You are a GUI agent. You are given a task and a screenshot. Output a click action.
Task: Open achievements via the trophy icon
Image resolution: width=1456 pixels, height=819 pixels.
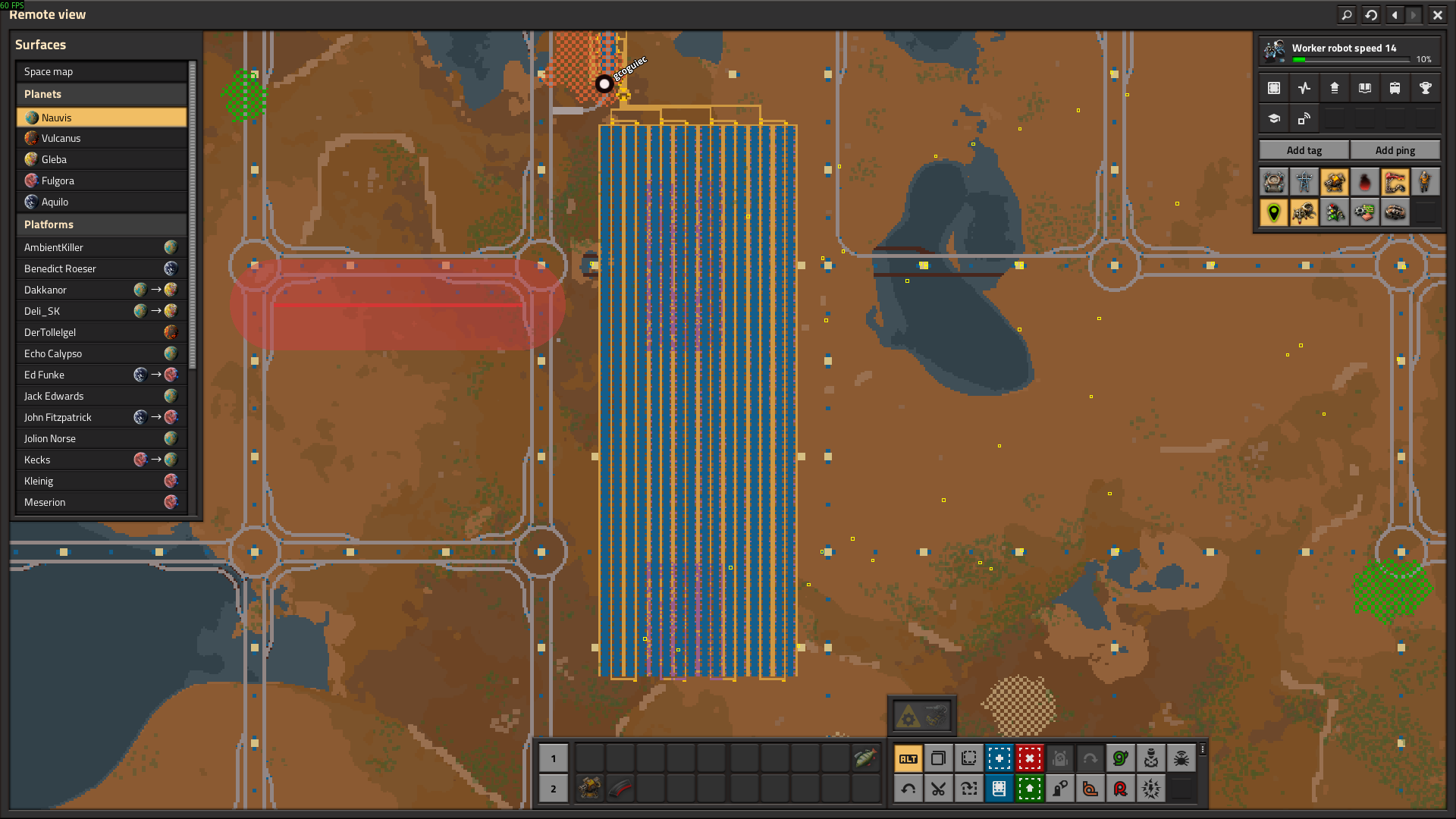click(1425, 88)
